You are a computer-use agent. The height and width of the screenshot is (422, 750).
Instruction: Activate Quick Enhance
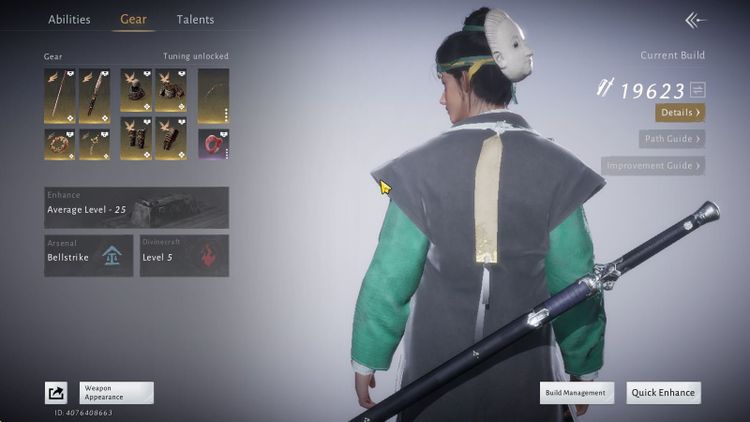tap(663, 393)
